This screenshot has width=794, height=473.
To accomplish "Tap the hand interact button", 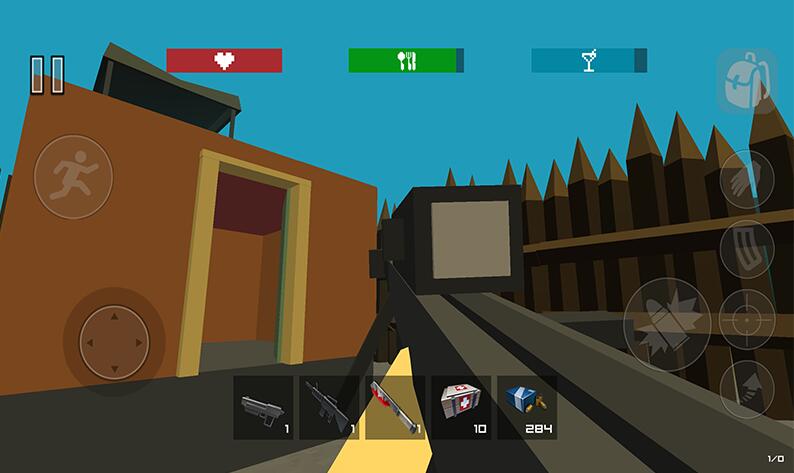I will (x=746, y=182).
